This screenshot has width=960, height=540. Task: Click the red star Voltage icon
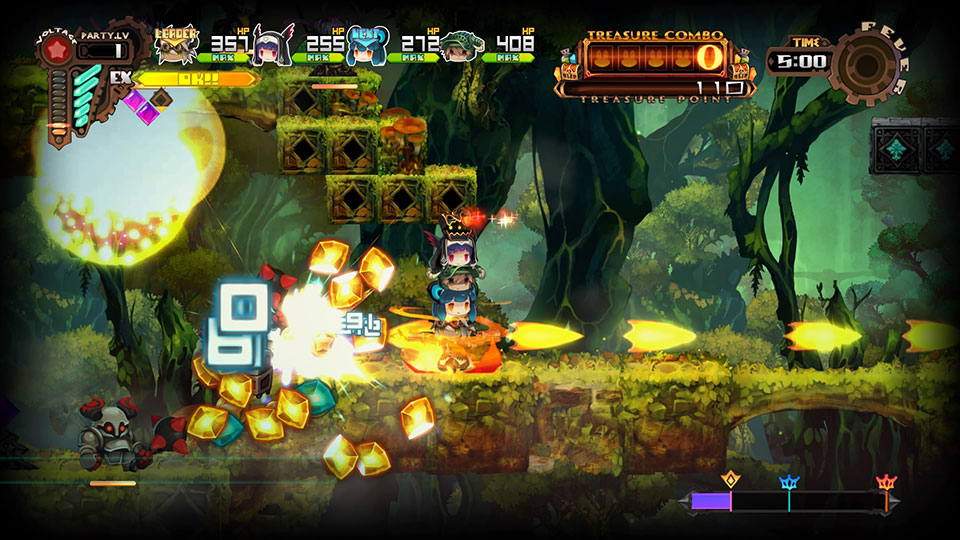57,50
